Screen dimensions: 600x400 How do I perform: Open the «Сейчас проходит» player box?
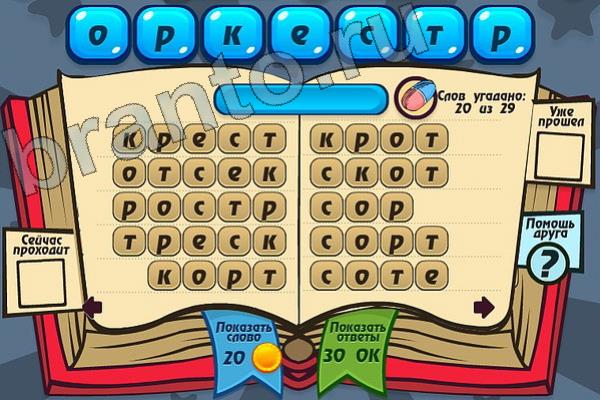pyautogui.click(x=39, y=281)
